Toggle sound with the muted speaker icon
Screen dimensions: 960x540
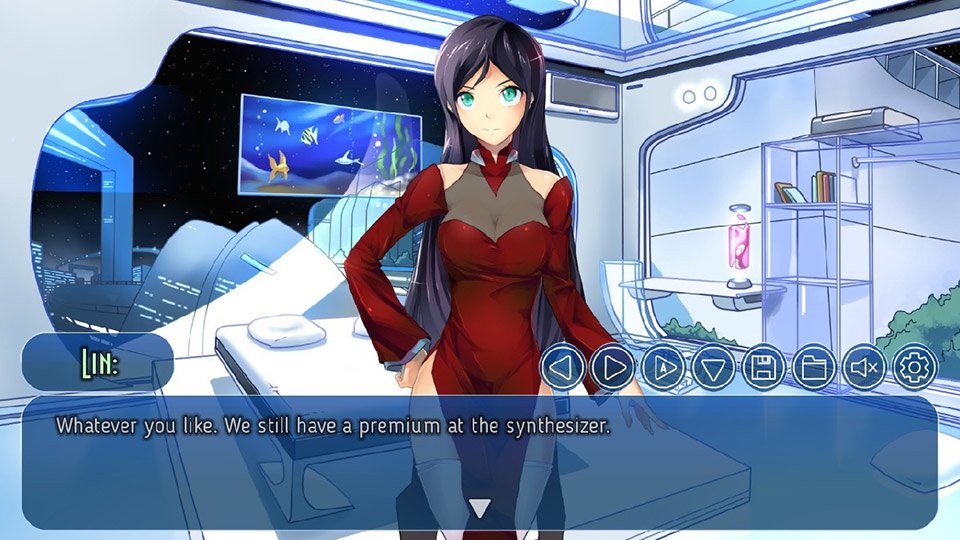click(x=864, y=368)
